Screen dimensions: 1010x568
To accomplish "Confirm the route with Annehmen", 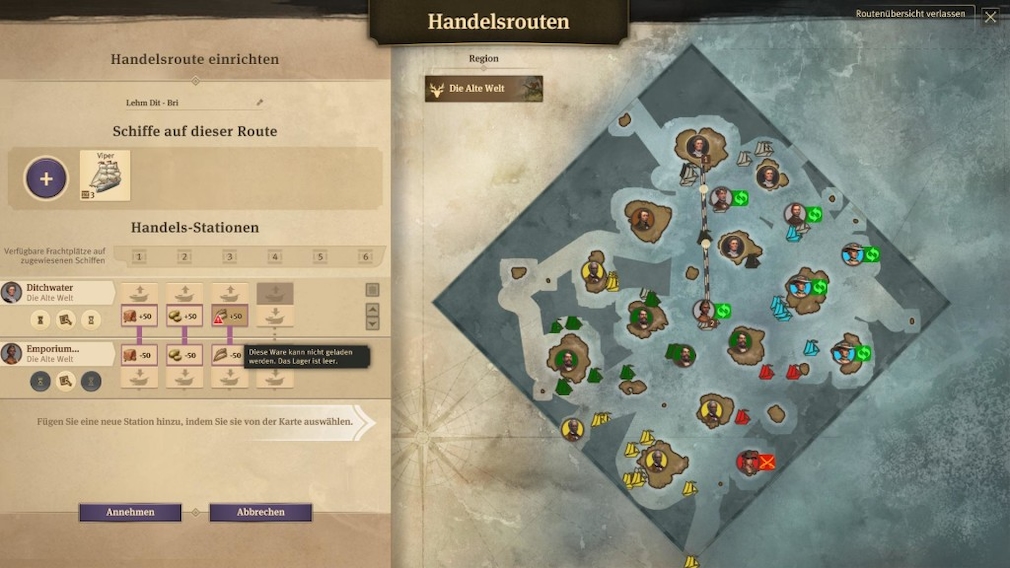I will [x=130, y=512].
